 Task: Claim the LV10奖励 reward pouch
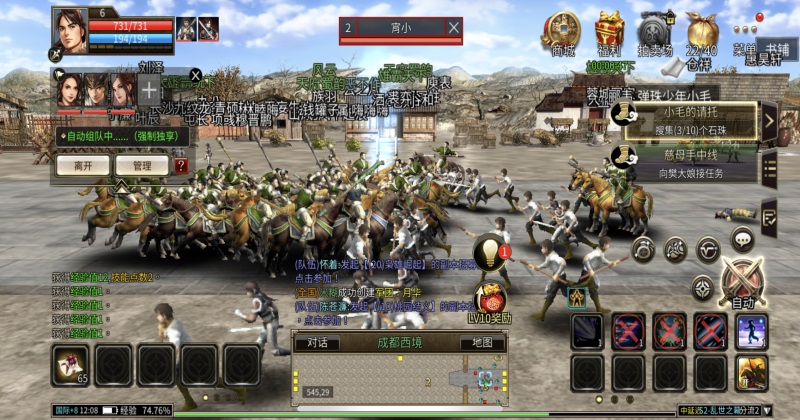click(490, 298)
